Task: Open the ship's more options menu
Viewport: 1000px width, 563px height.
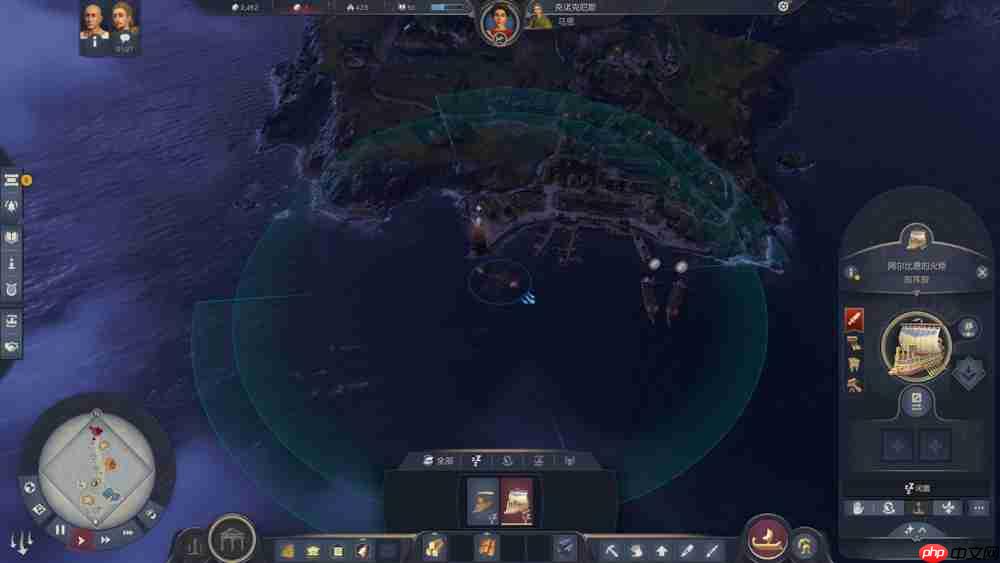Action: (x=979, y=508)
